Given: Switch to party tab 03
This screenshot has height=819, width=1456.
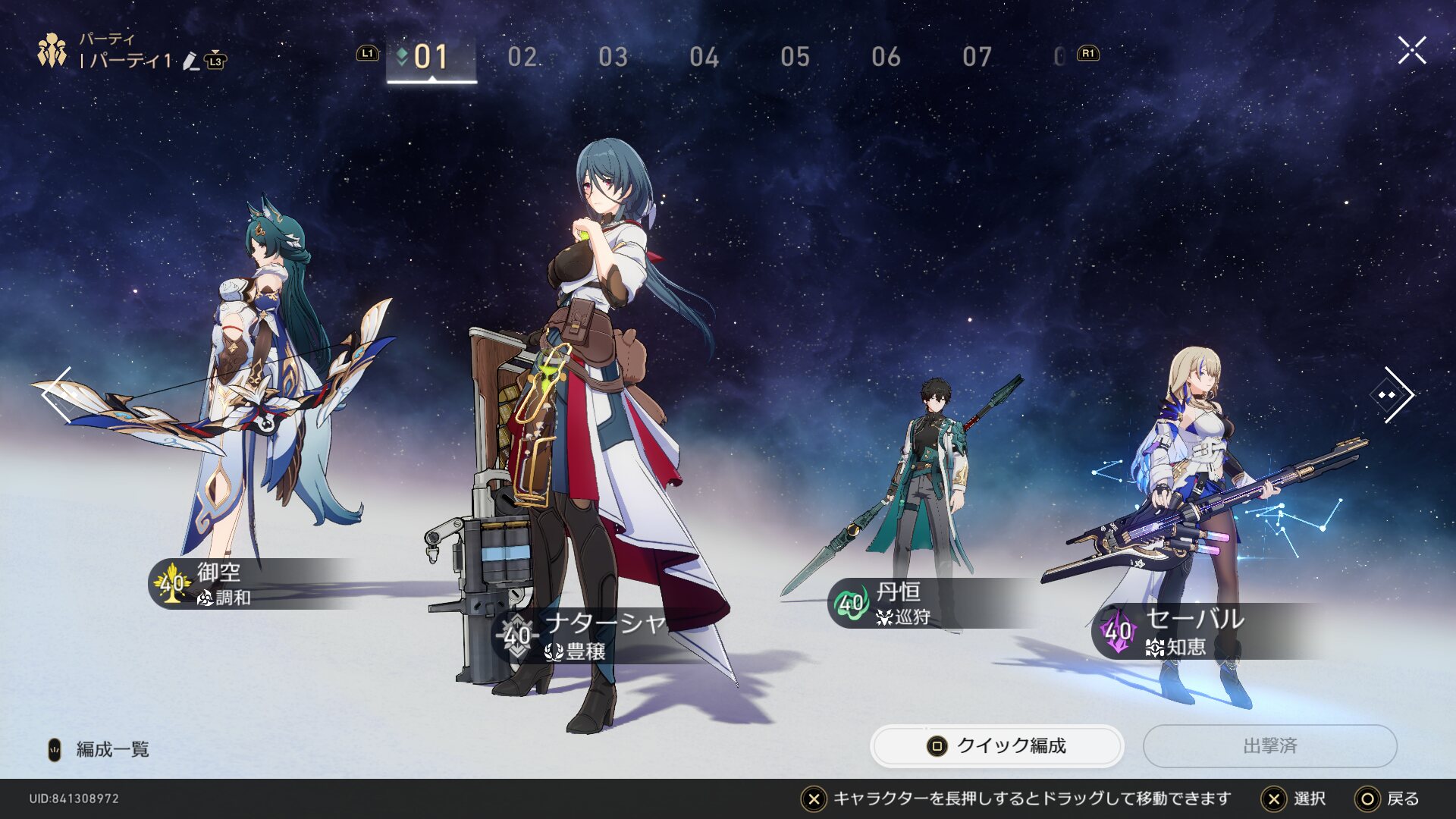Looking at the screenshot, I should tap(613, 57).
